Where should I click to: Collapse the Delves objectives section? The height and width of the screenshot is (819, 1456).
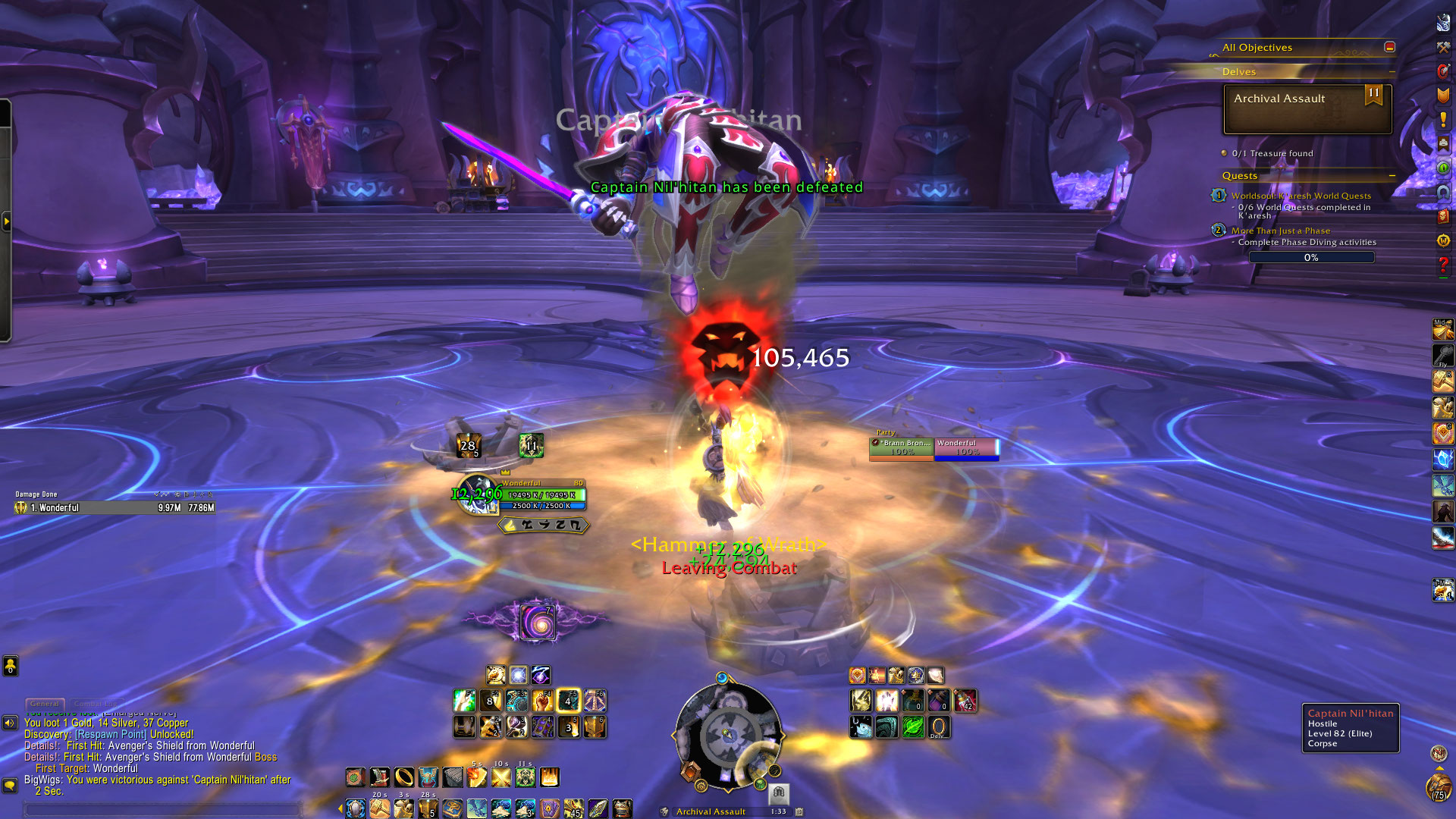(1392, 72)
